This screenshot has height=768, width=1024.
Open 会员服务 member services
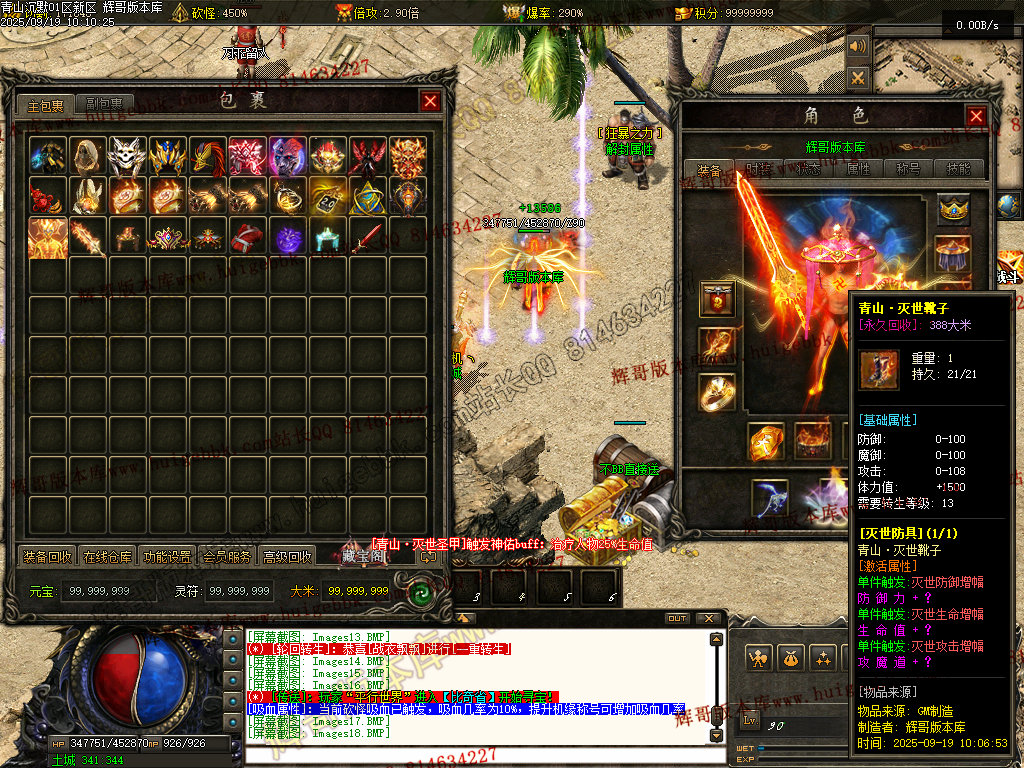point(227,556)
